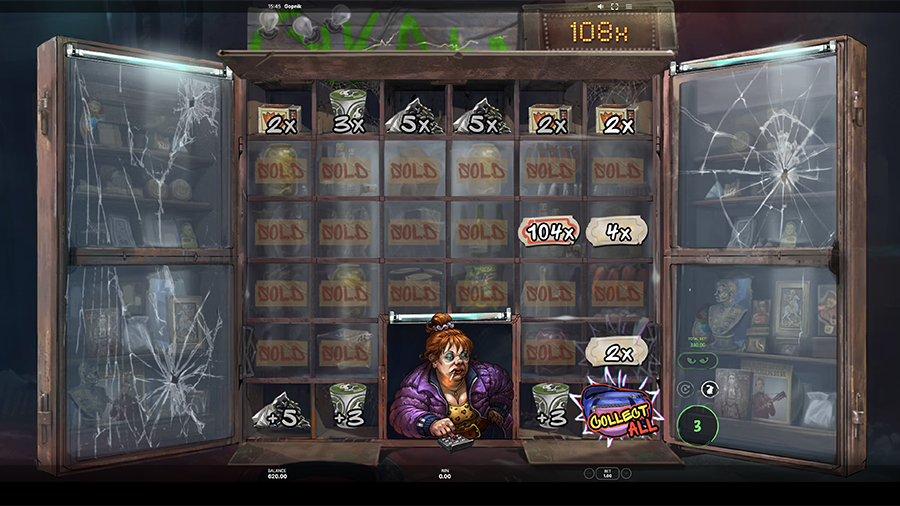Viewport: 900px width, 506px height.
Task: Pick the 4x multiplier tag
Action: pos(619,232)
